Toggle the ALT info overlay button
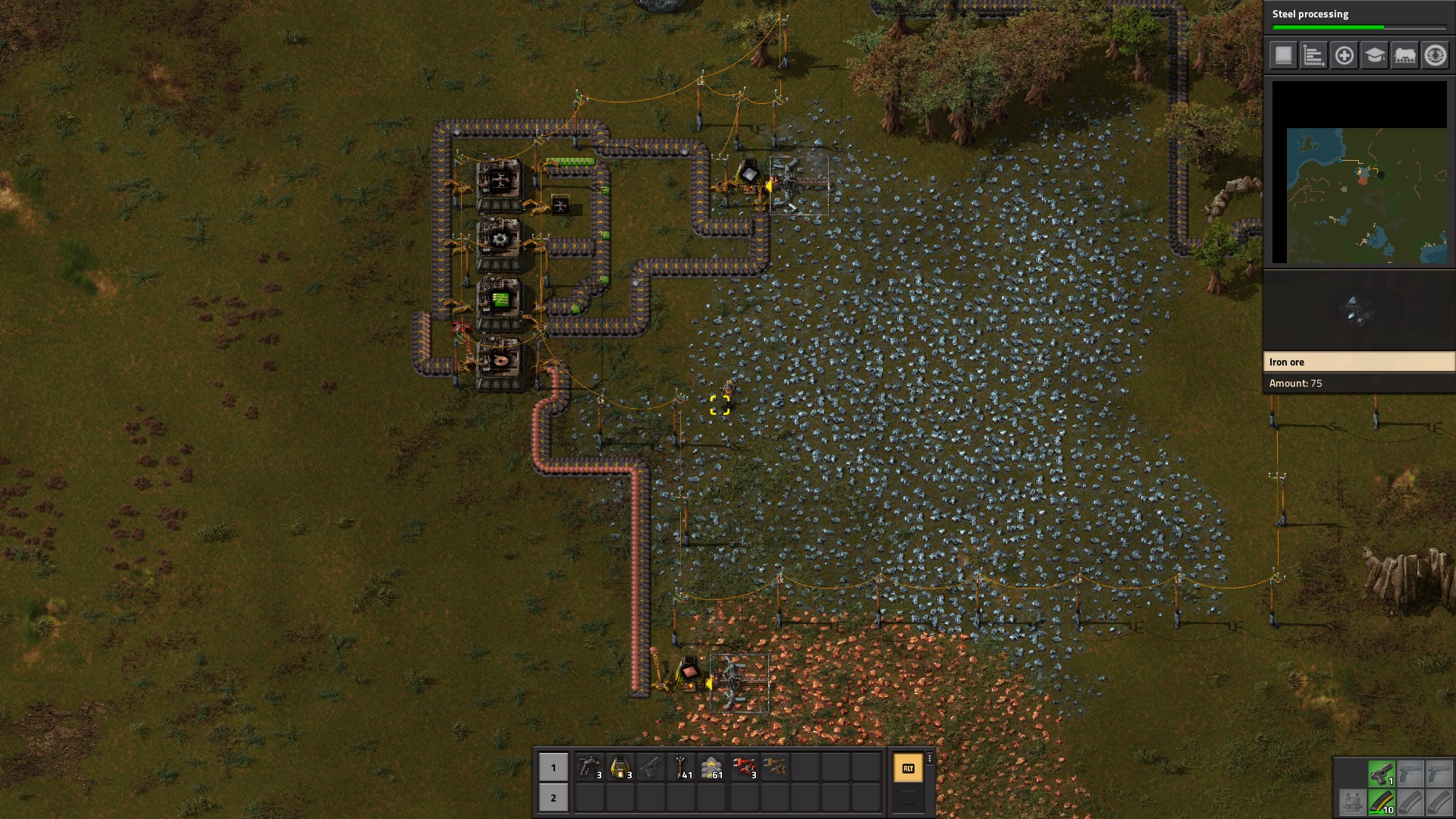The height and width of the screenshot is (819, 1456). tap(908, 767)
